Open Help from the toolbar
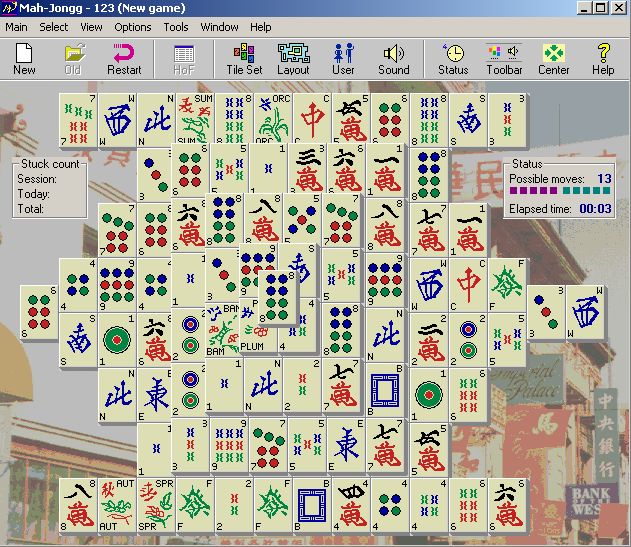Image resolution: width=631 pixels, height=547 pixels. (x=603, y=59)
